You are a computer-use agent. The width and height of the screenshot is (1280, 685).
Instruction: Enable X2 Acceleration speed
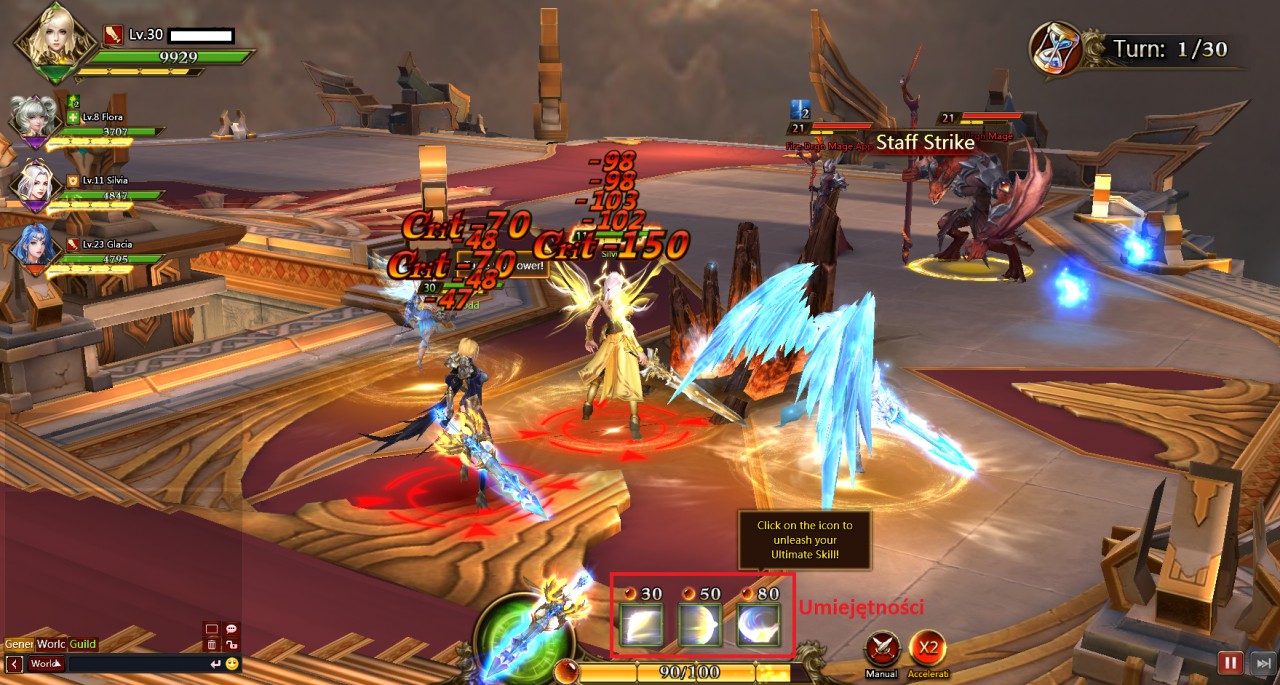pyautogui.click(x=928, y=650)
